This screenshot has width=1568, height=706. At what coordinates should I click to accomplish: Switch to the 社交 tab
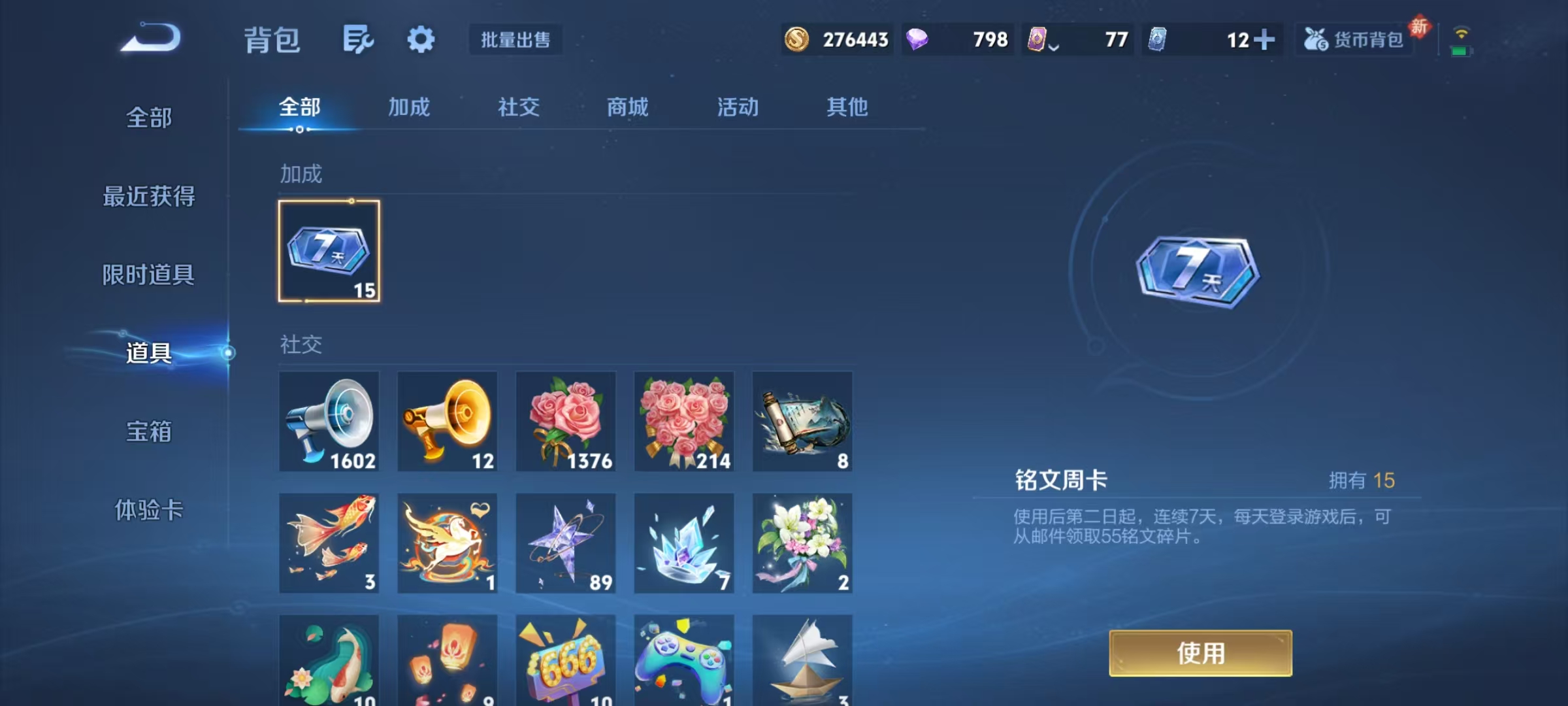[x=518, y=107]
